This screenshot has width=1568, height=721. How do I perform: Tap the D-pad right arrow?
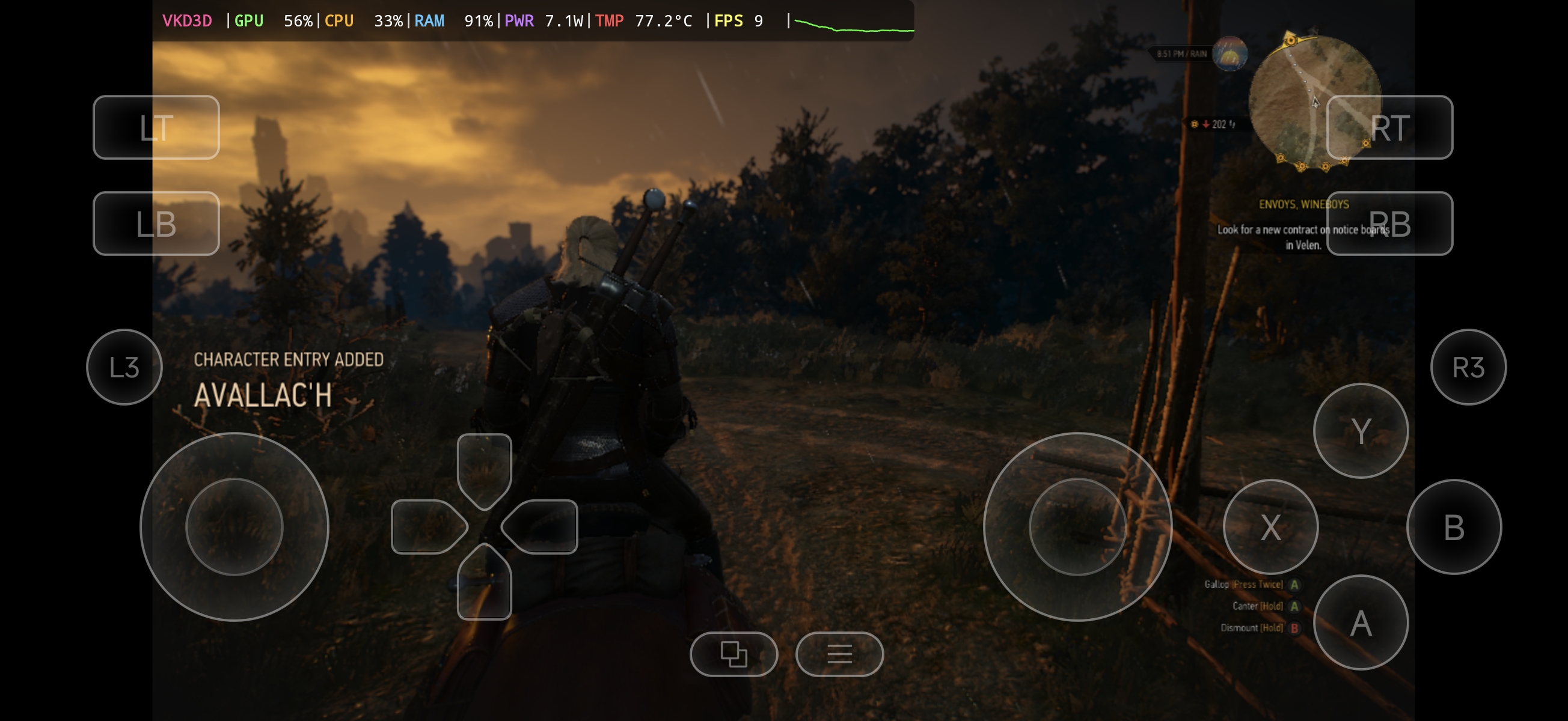(541, 526)
